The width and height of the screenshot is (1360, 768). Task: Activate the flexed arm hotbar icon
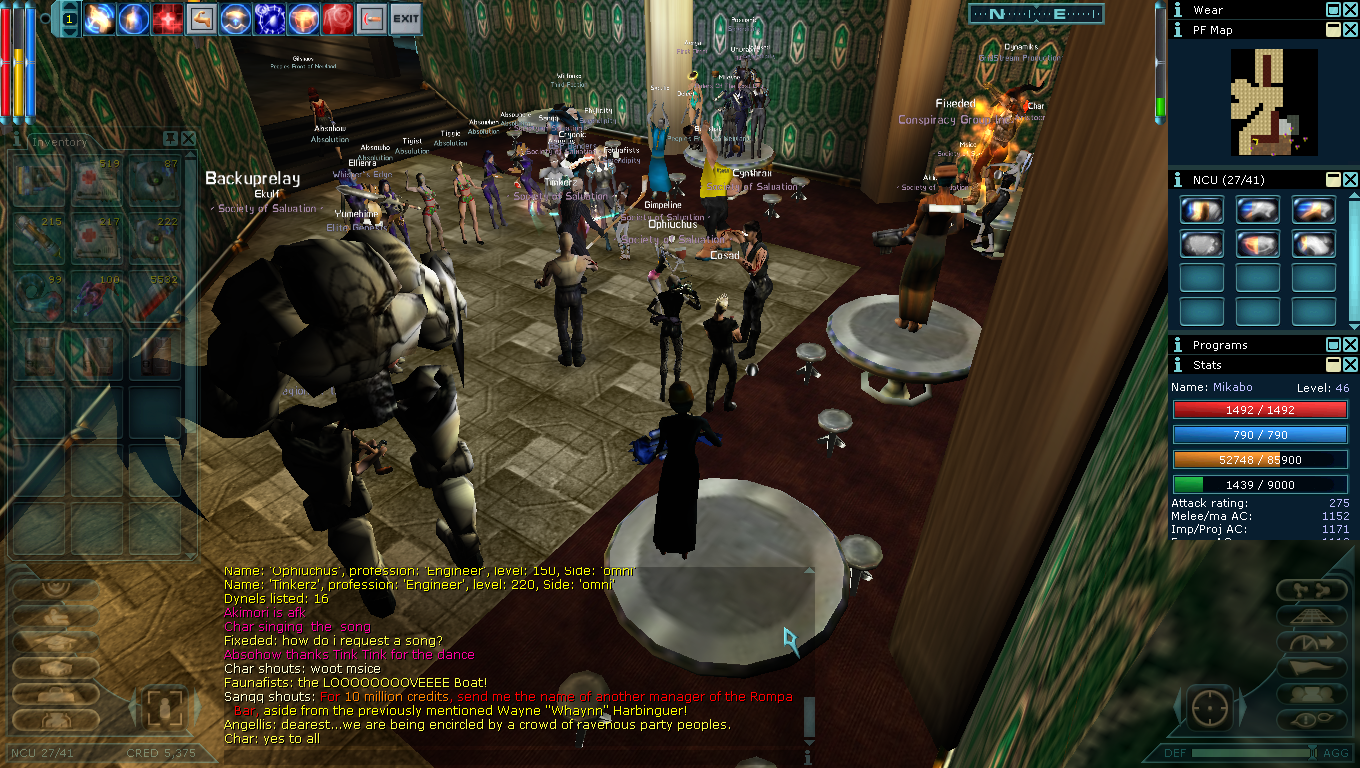coord(201,18)
